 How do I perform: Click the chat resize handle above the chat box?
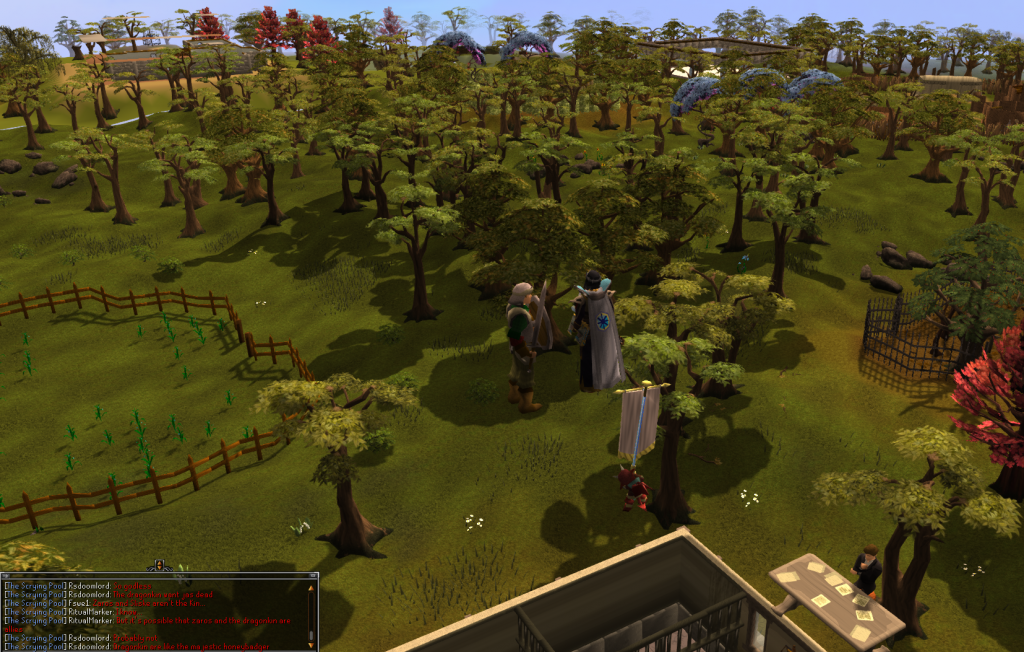tap(157, 568)
